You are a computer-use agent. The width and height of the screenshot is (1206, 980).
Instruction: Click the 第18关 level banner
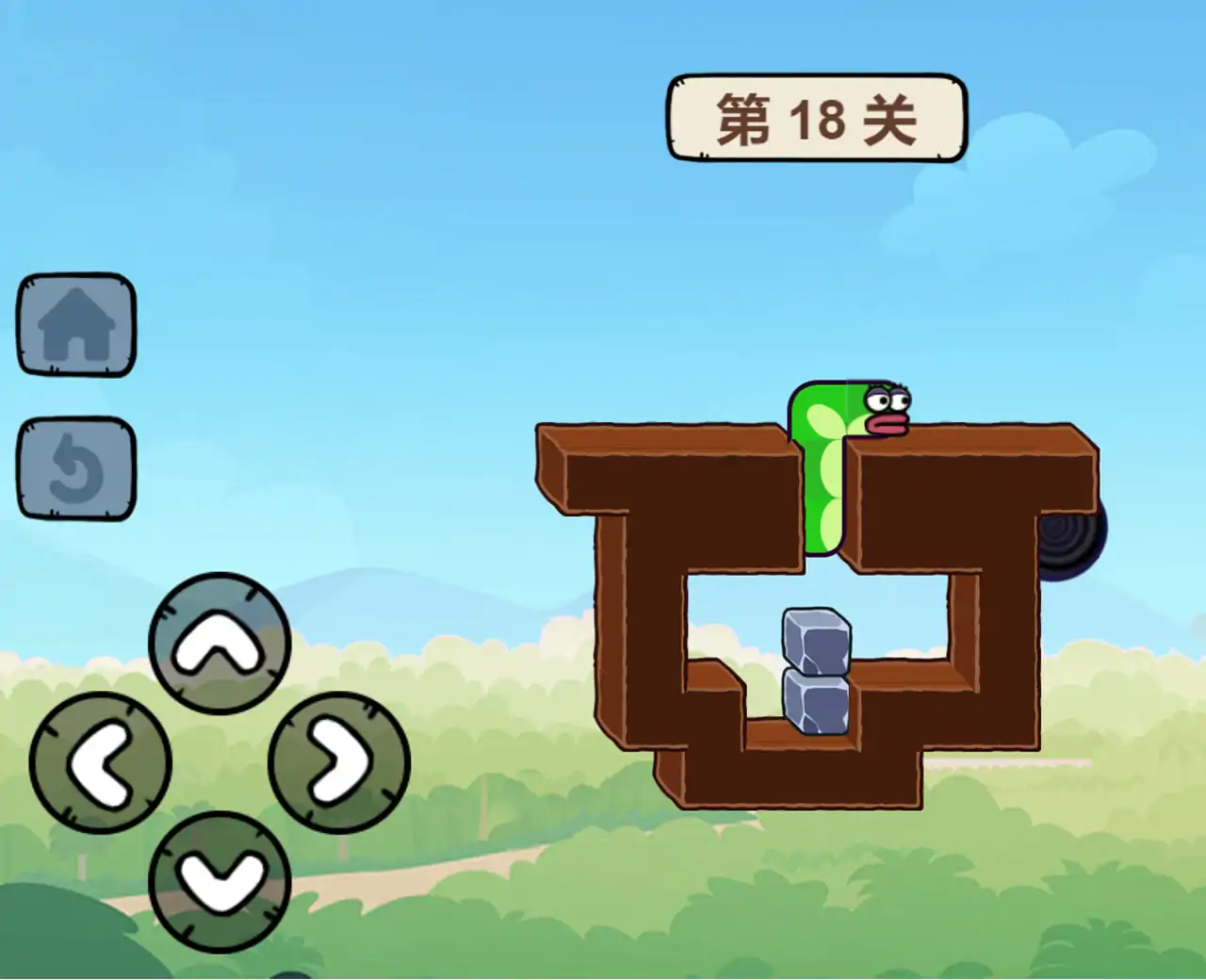point(818,118)
